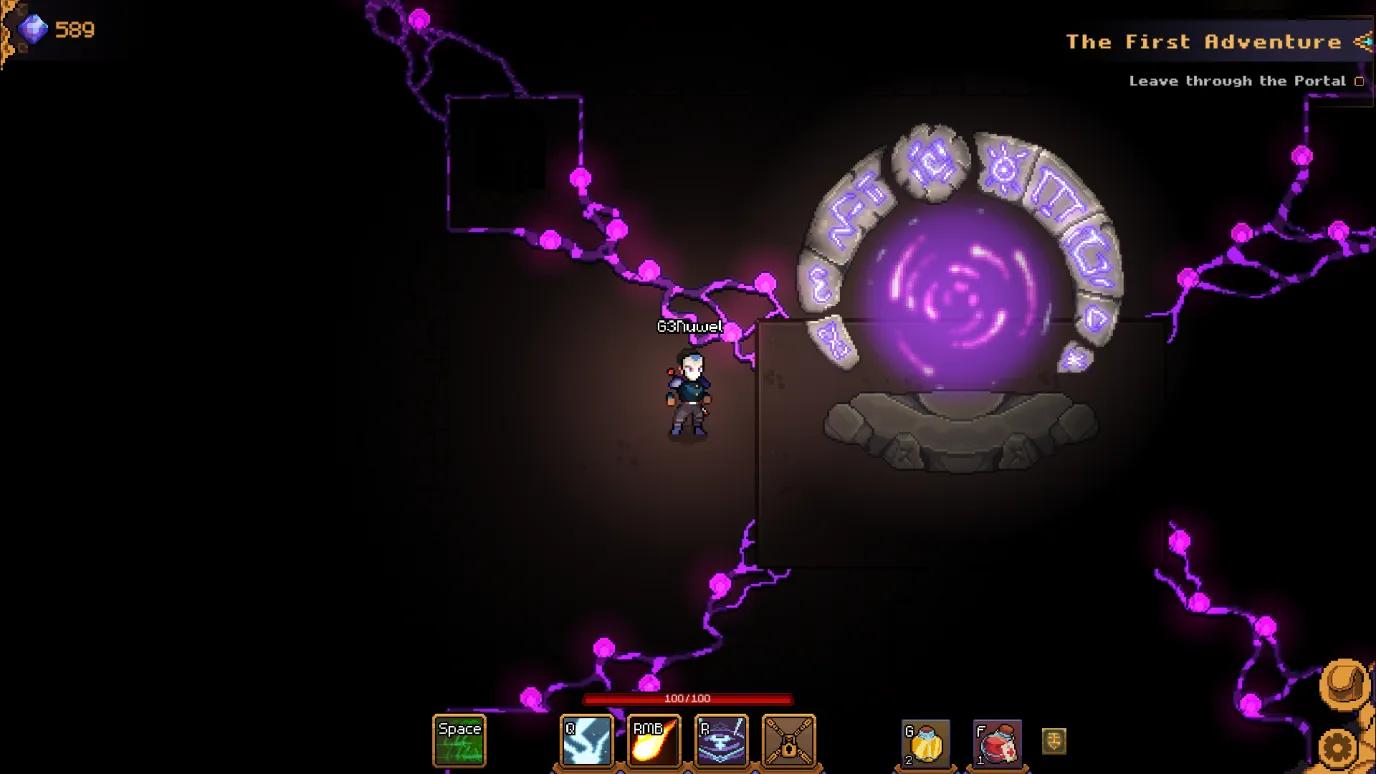Open the gear settings menu

click(1340, 747)
